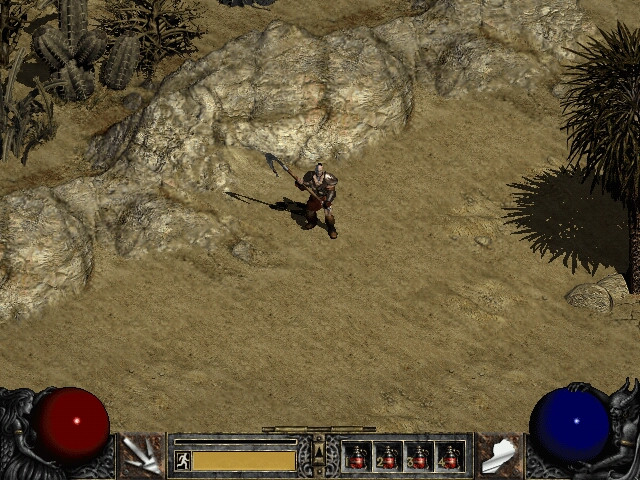
Task: Consume the healing potion in belt slot 4
Action: 450,457
